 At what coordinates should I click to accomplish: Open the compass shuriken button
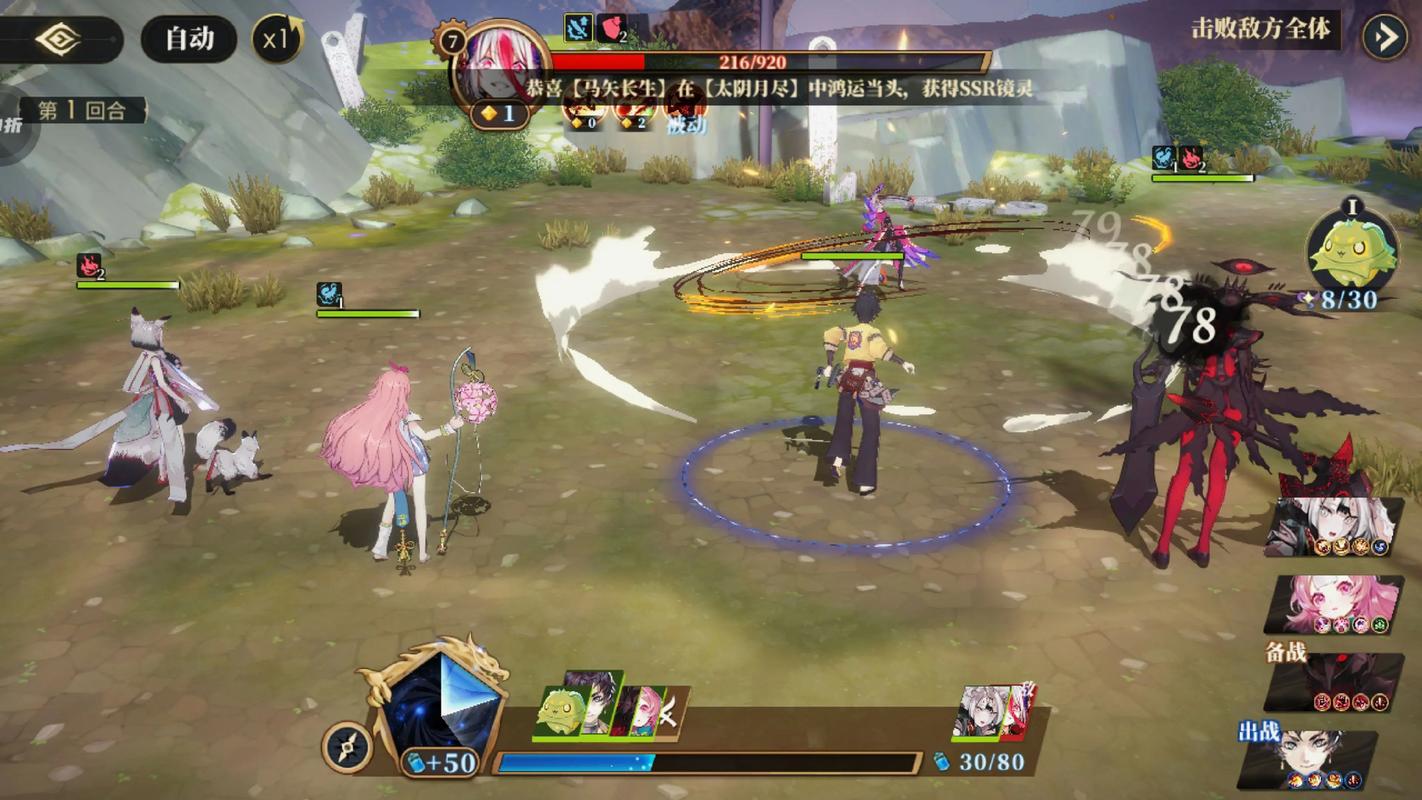click(347, 747)
